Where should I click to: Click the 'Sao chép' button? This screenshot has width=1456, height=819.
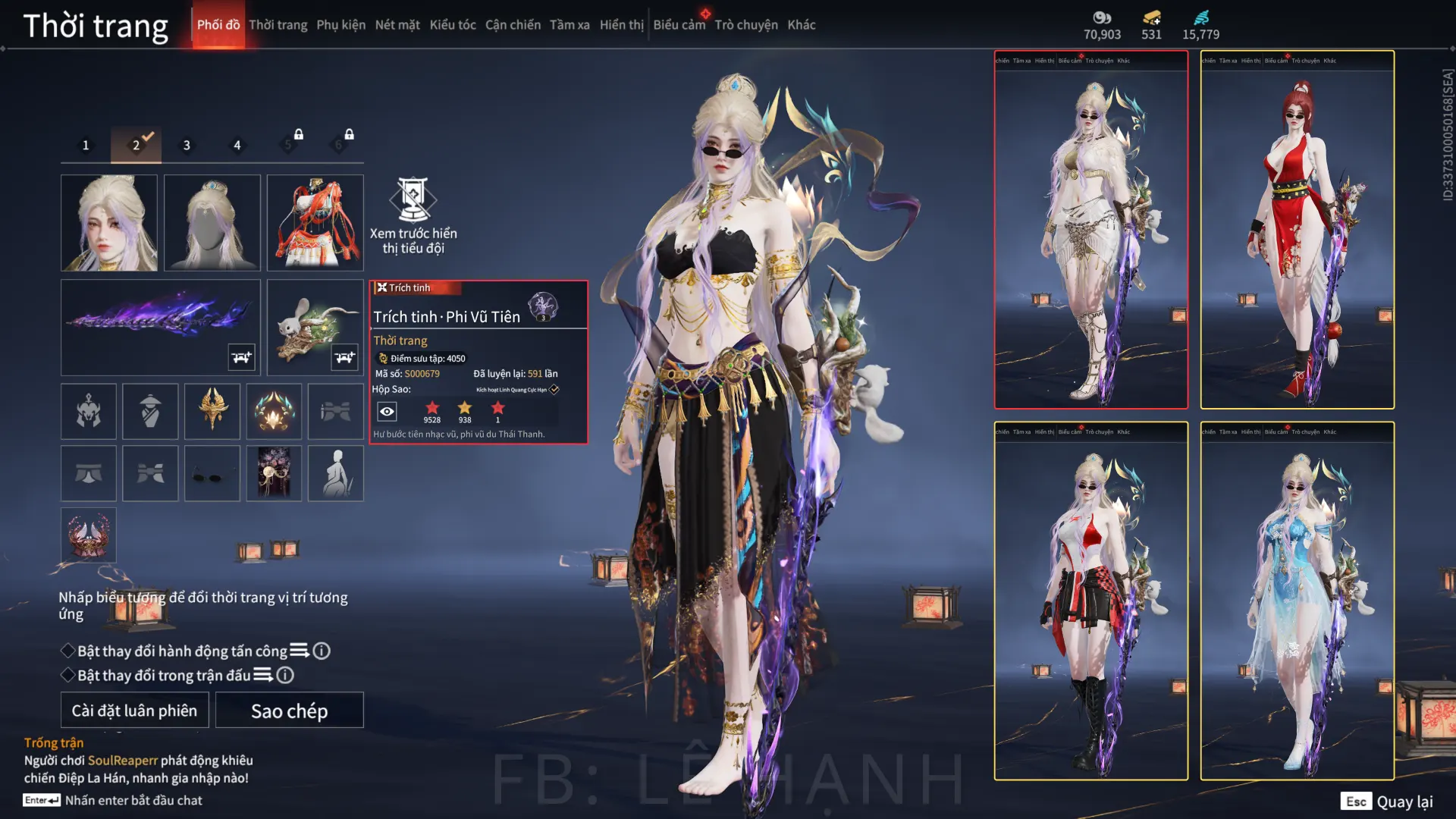point(289,711)
